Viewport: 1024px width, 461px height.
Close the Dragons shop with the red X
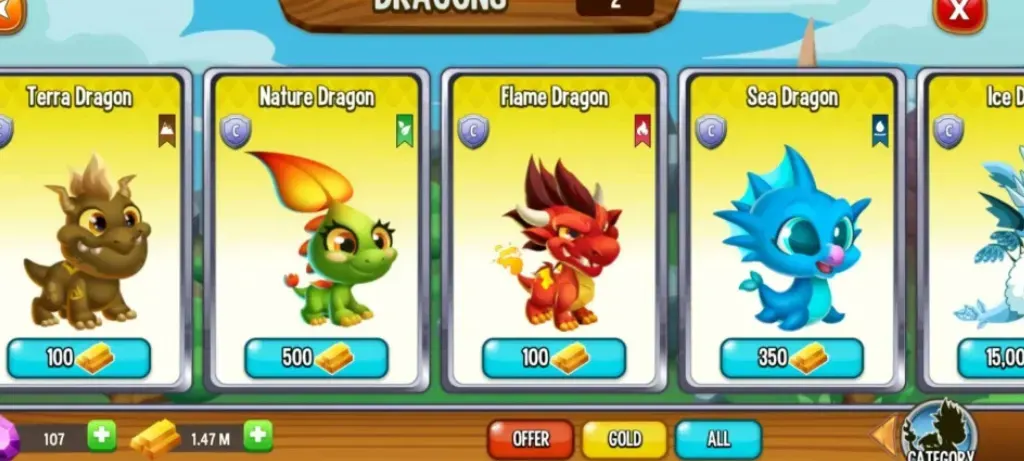(x=959, y=12)
